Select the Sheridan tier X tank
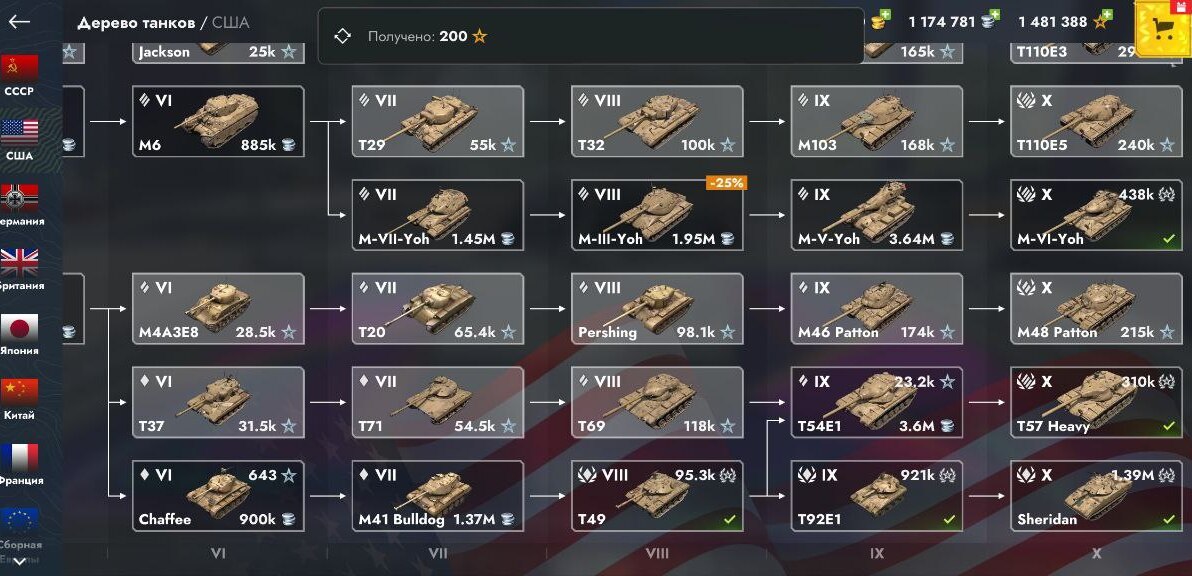This screenshot has height=576, width=1192. (x=1096, y=496)
